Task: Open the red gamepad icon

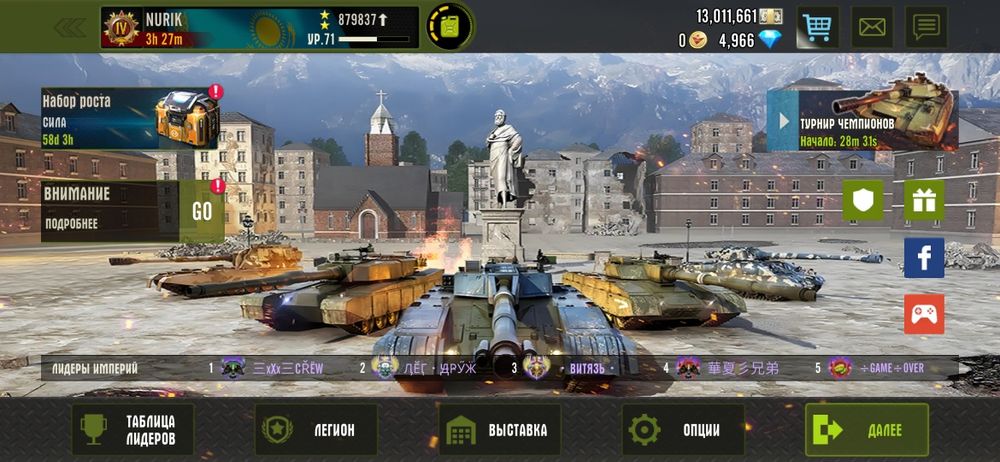Action: [924, 314]
